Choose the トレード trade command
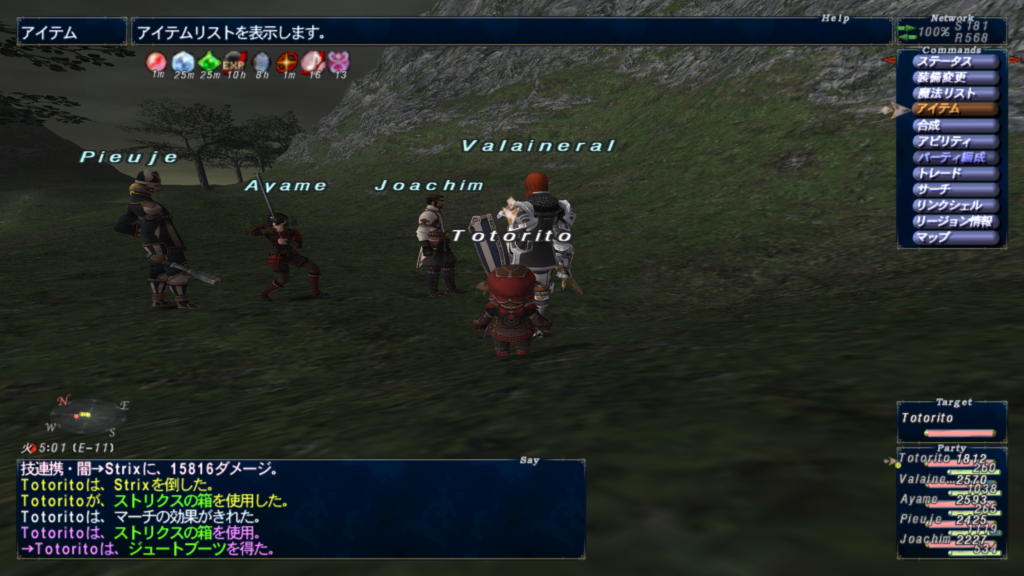Image resolution: width=1024 pixels, height=576 pixels. click(x=954, y=173)
